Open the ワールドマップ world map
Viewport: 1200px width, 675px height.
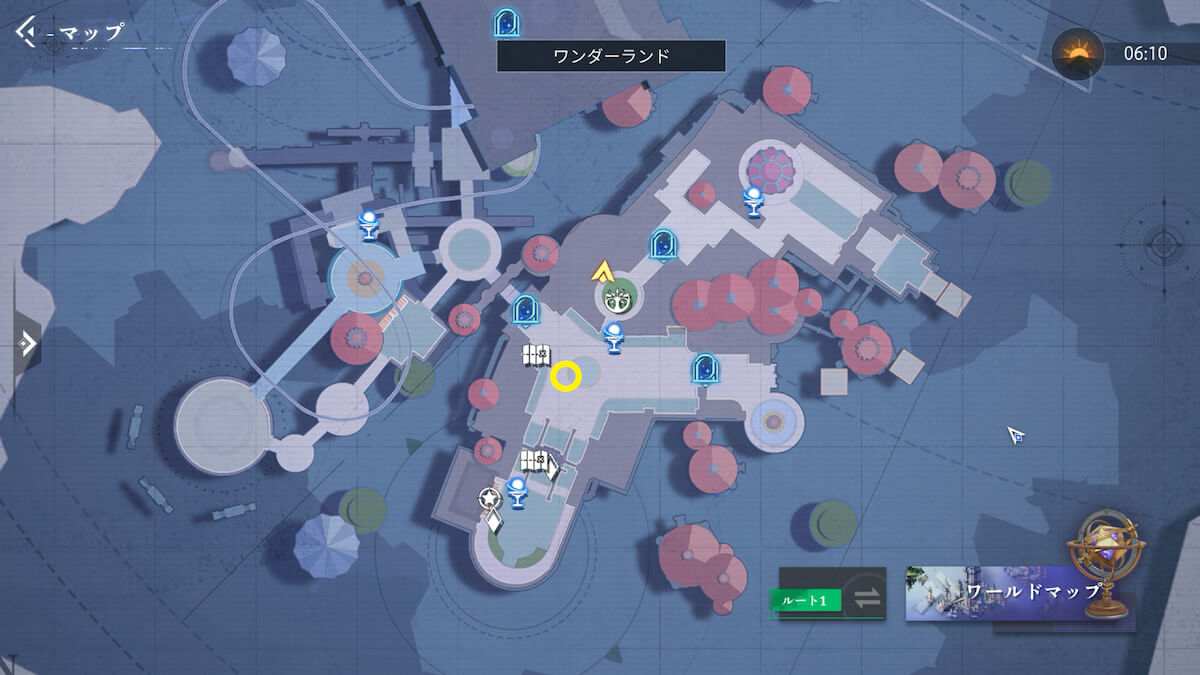tap(1018, 594)
